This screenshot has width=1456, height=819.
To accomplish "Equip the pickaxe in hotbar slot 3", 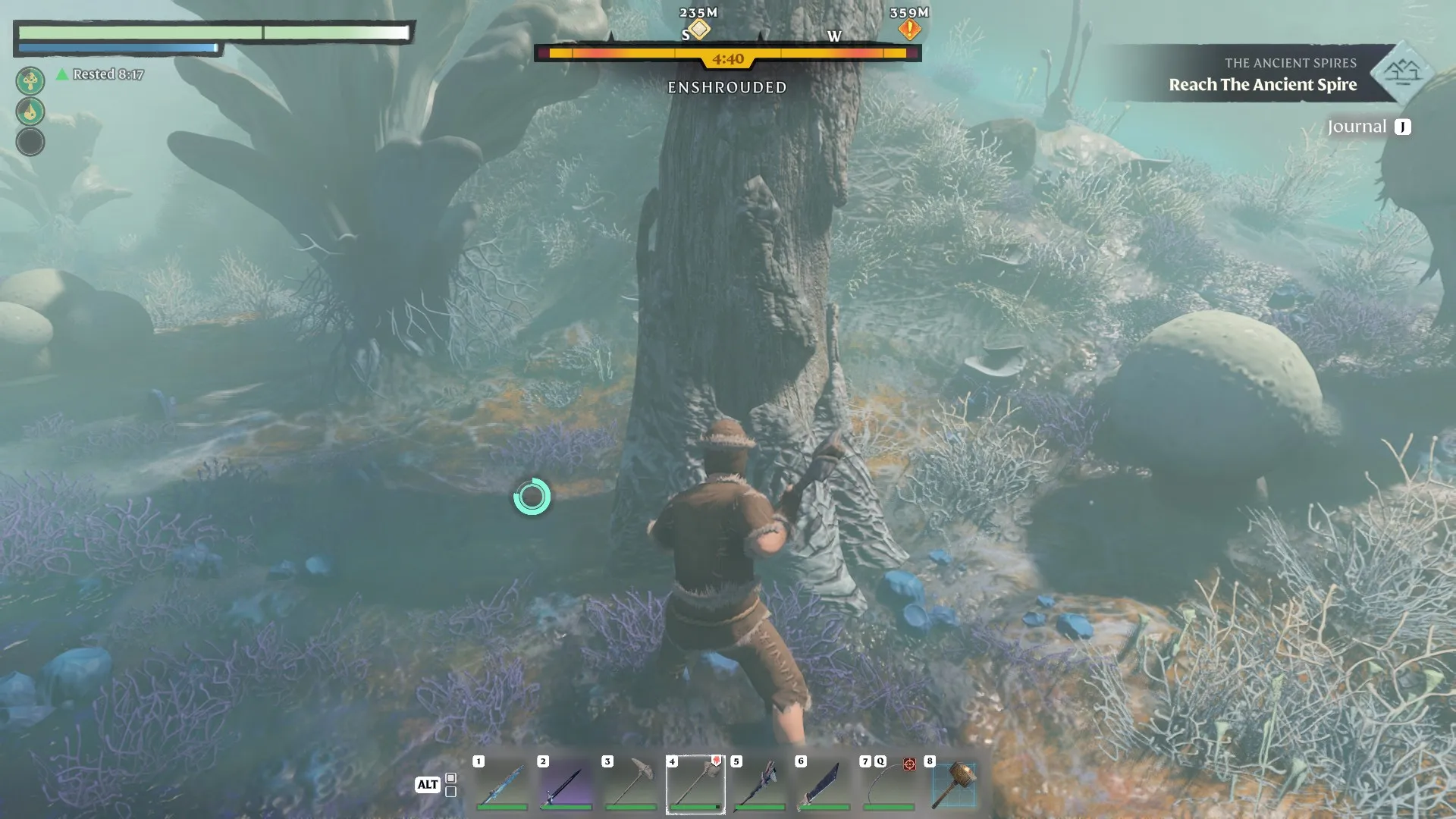I will tap(630, 785).
